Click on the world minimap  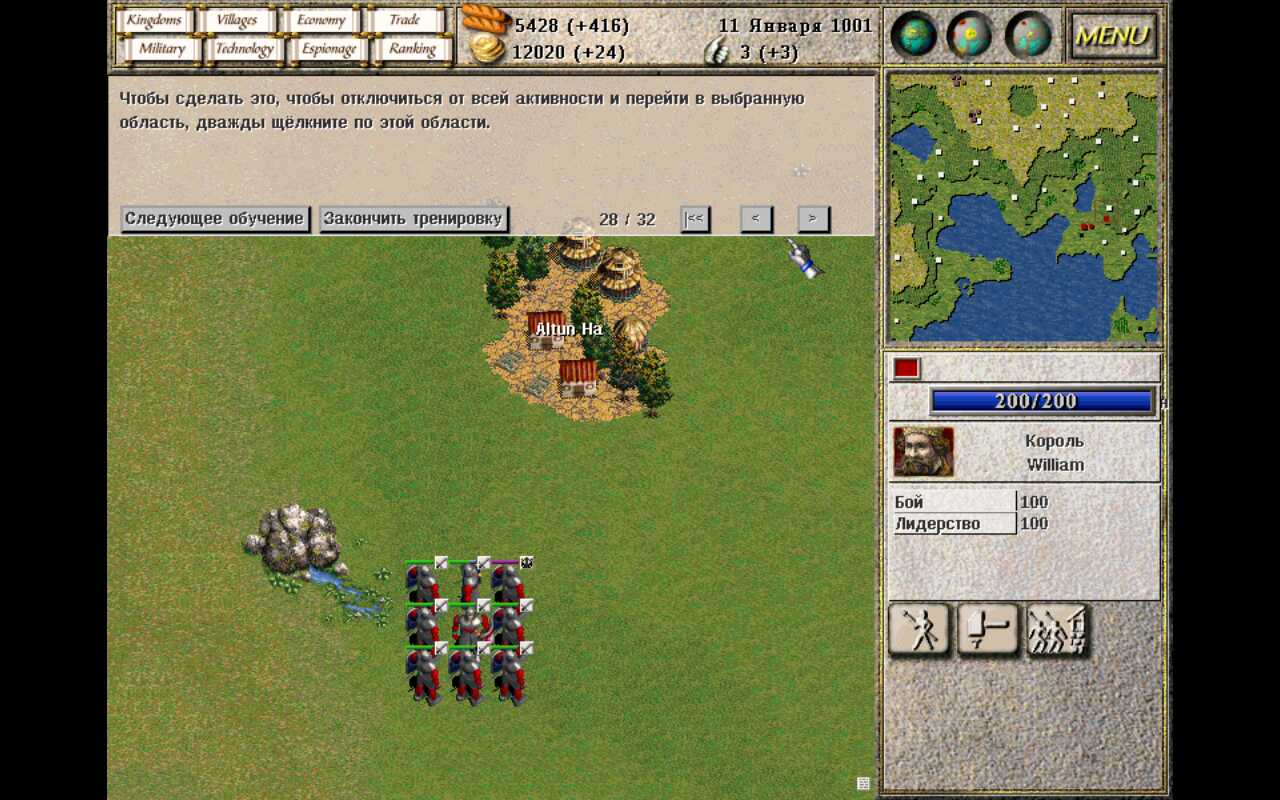point(1023,207)
